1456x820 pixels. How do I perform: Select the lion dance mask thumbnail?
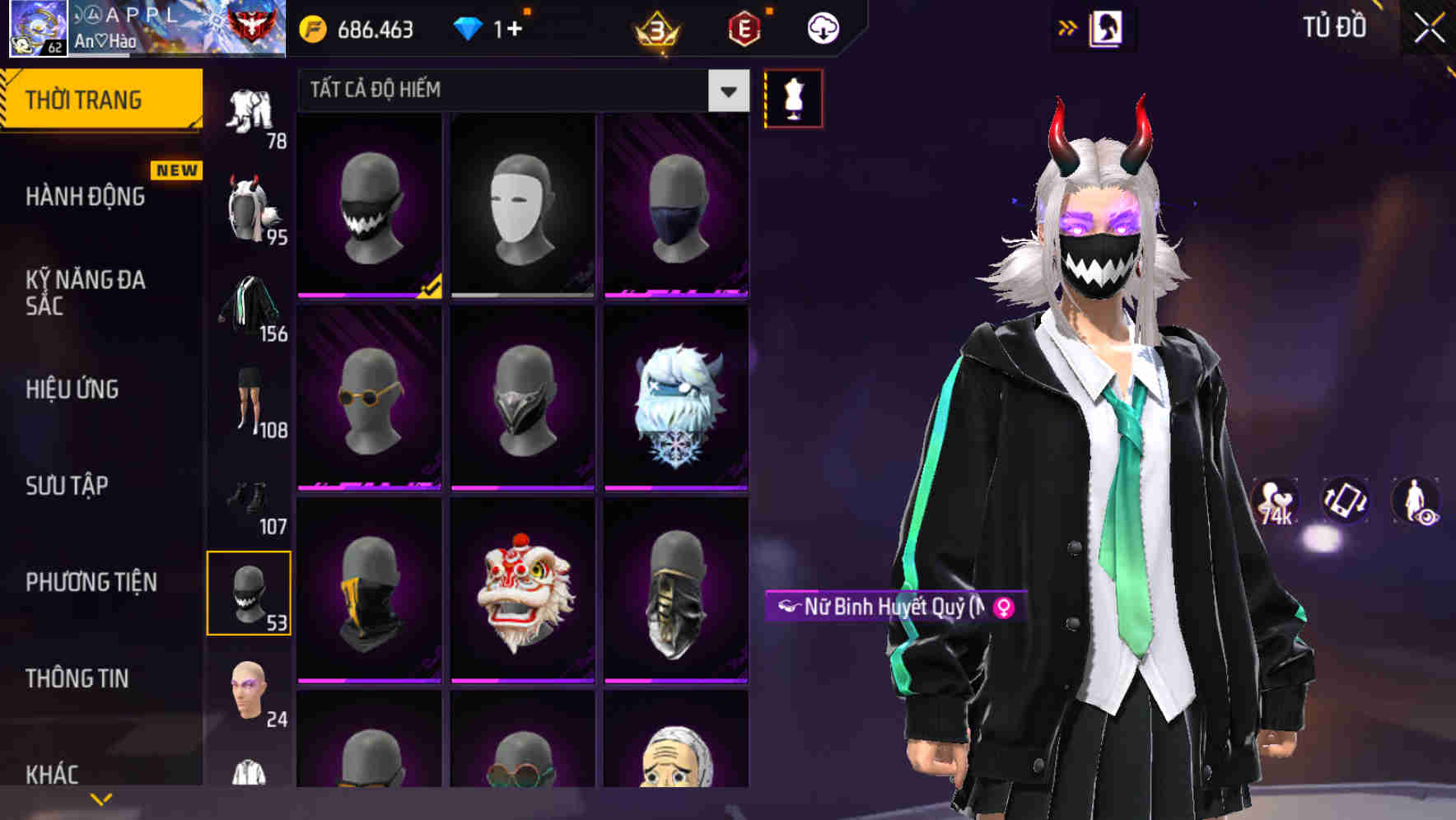522,597
